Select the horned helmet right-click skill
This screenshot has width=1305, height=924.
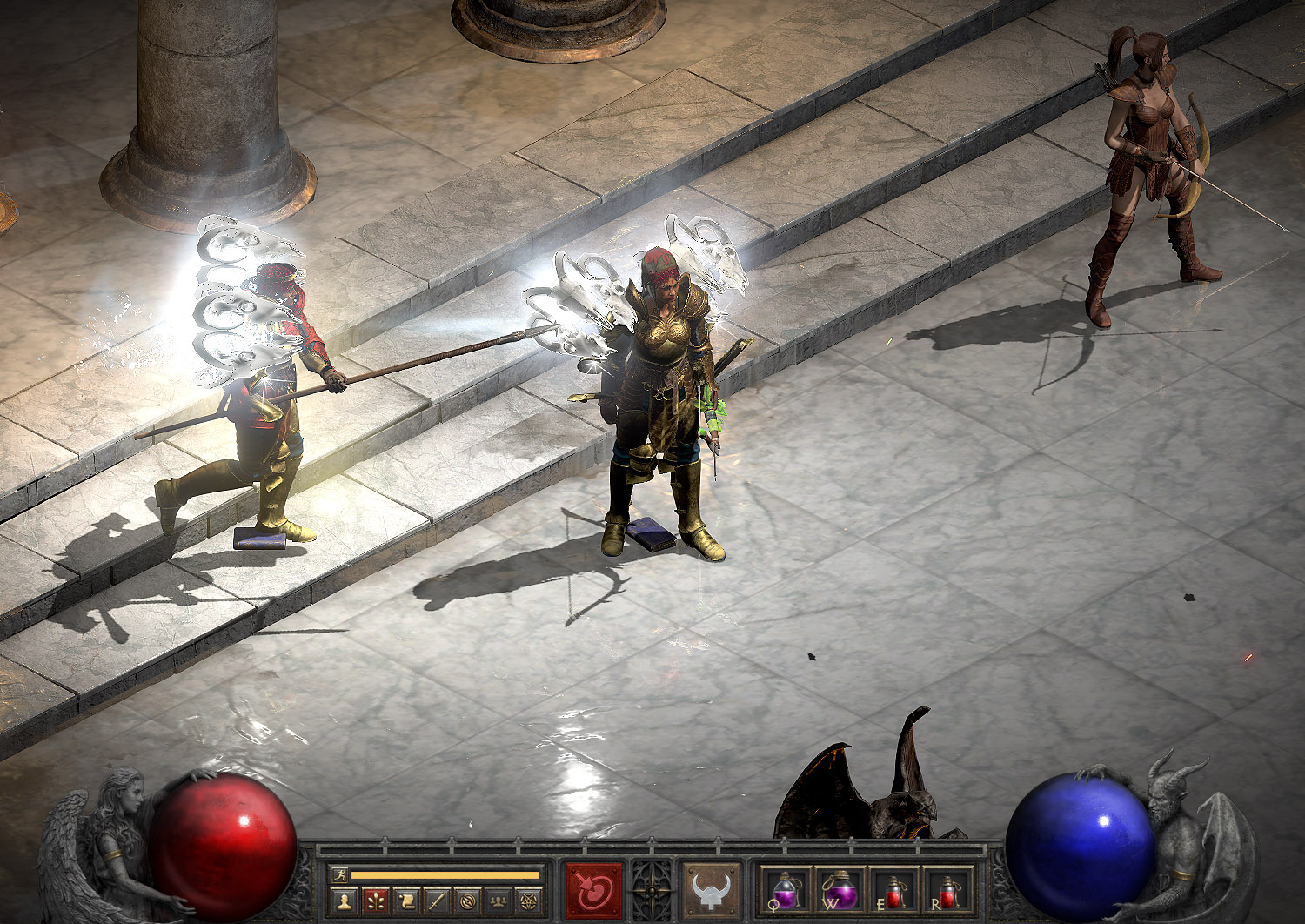(712, 891)
